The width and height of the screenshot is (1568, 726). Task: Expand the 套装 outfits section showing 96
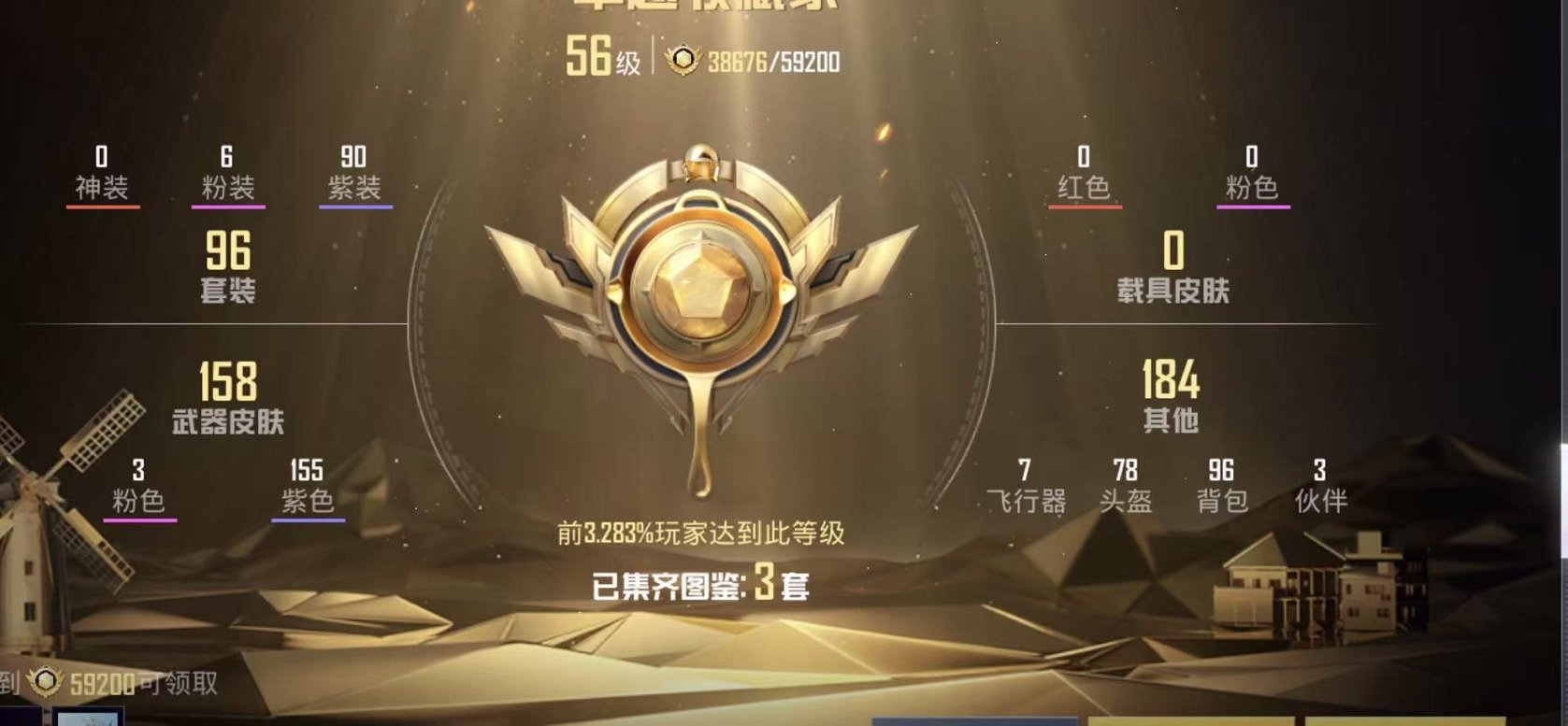[x=226, y=269]
